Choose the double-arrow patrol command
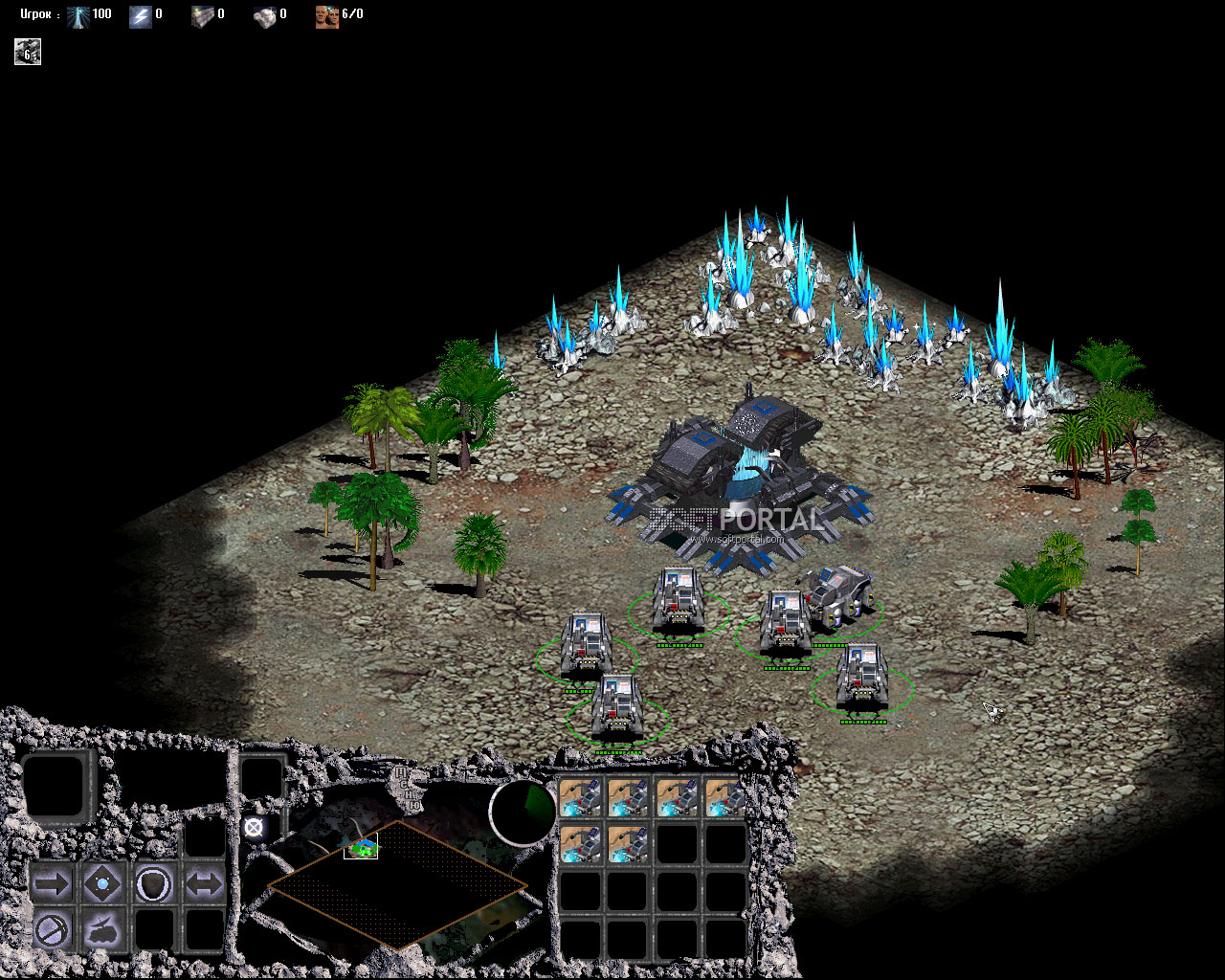The width and height of the screenshot is (1225, 980). pyautogui.click(x=203, y=883)
